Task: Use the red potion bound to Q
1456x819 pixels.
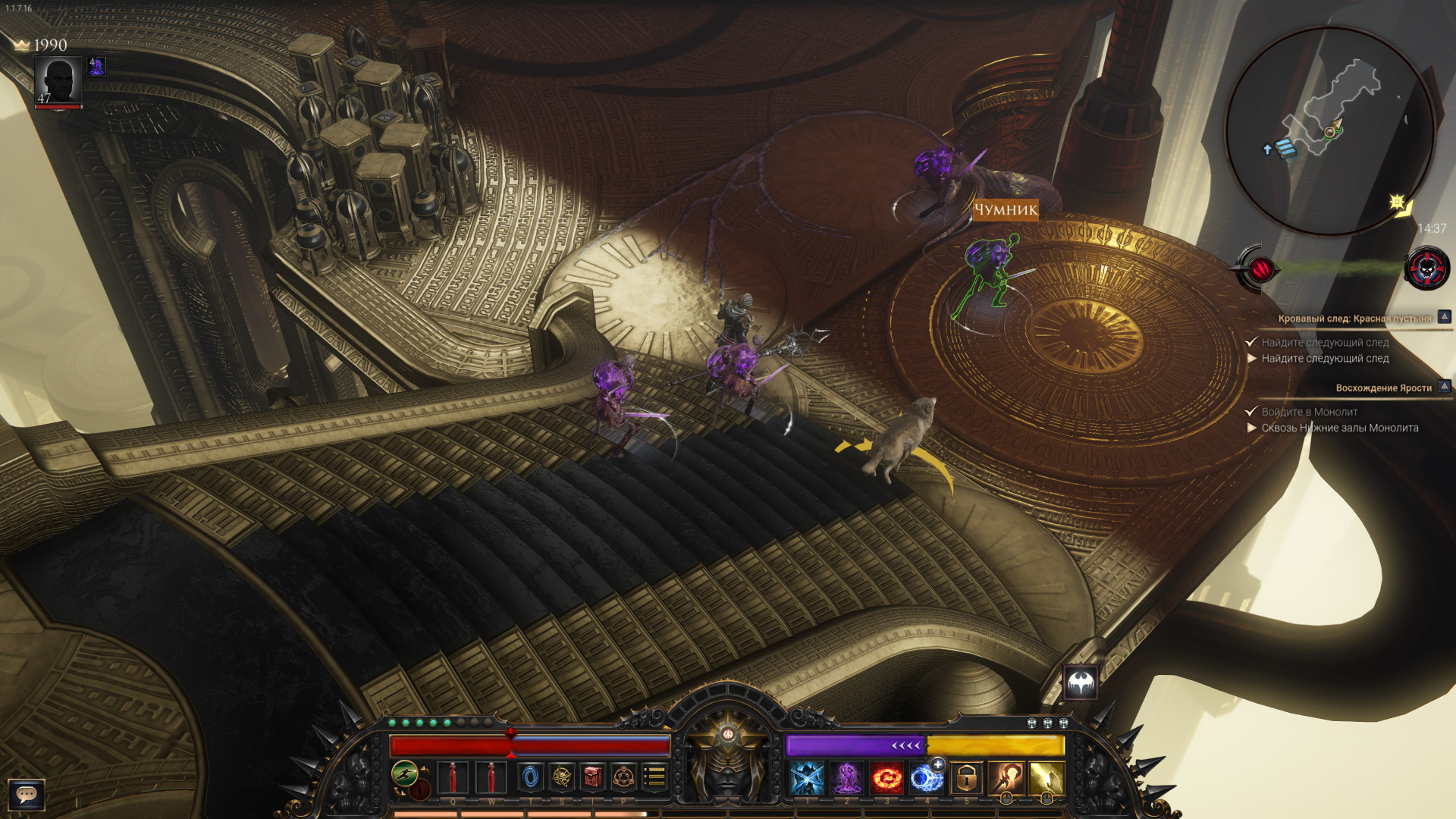Action: click(453, 778)
